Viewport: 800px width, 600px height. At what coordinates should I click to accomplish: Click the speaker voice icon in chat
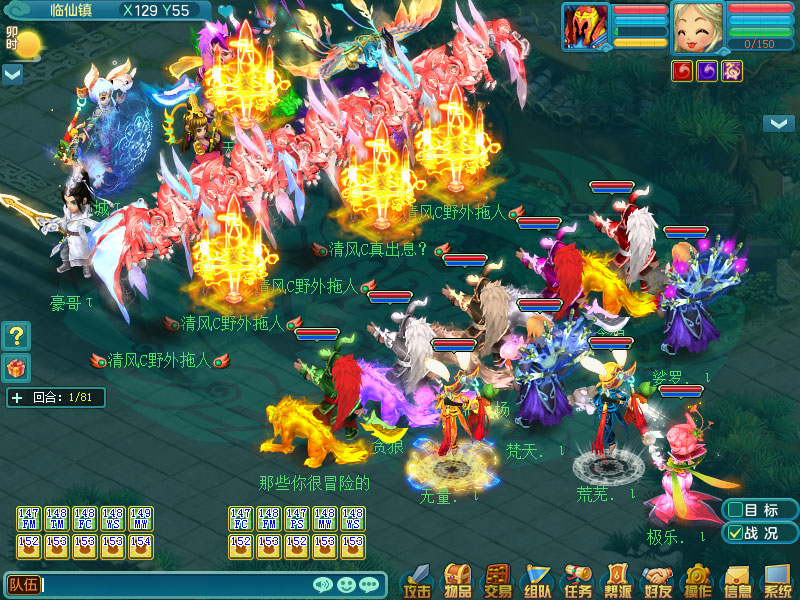[x=323, y=585]
